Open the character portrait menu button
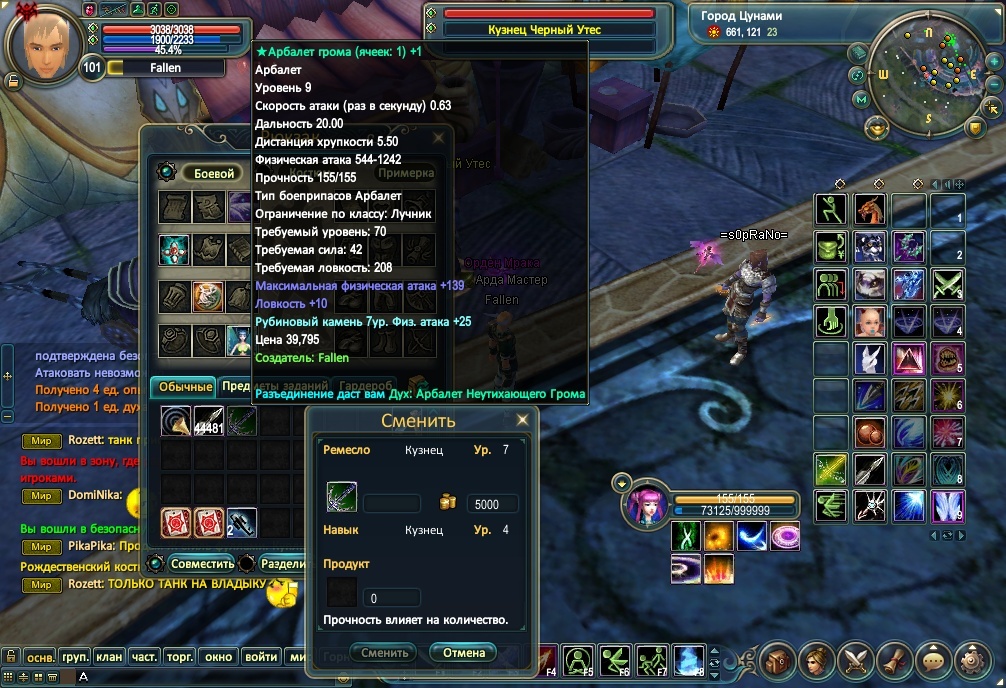This screenshot has width=1006, height=688. click(x=815, y=661)
